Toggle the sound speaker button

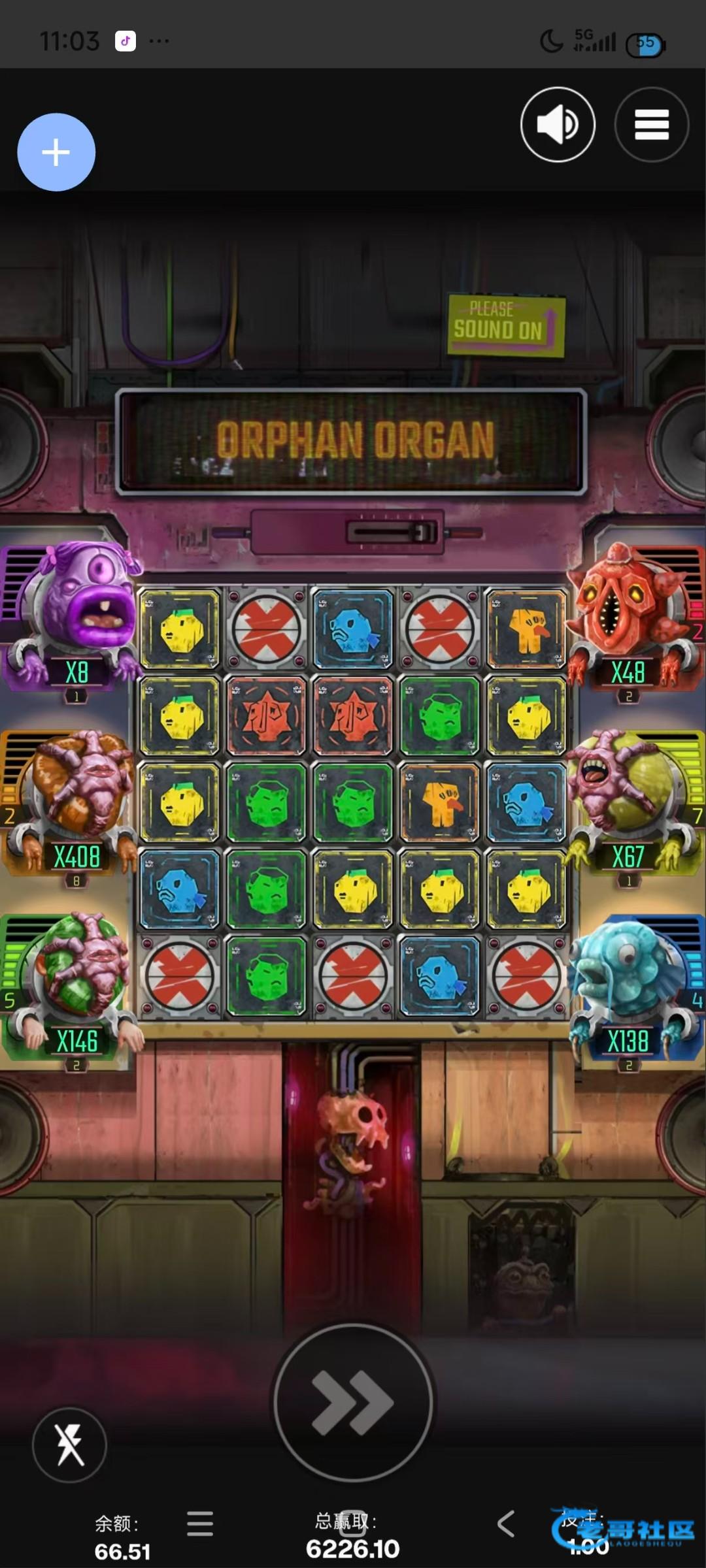point(558,124)
